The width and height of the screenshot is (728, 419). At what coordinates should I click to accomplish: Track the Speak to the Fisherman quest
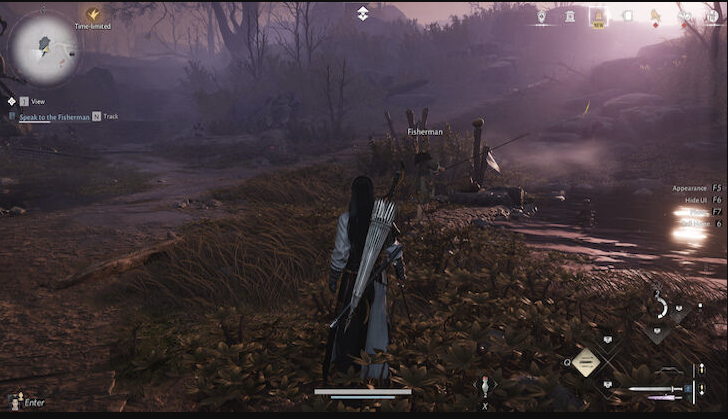(x=97, y=116)
